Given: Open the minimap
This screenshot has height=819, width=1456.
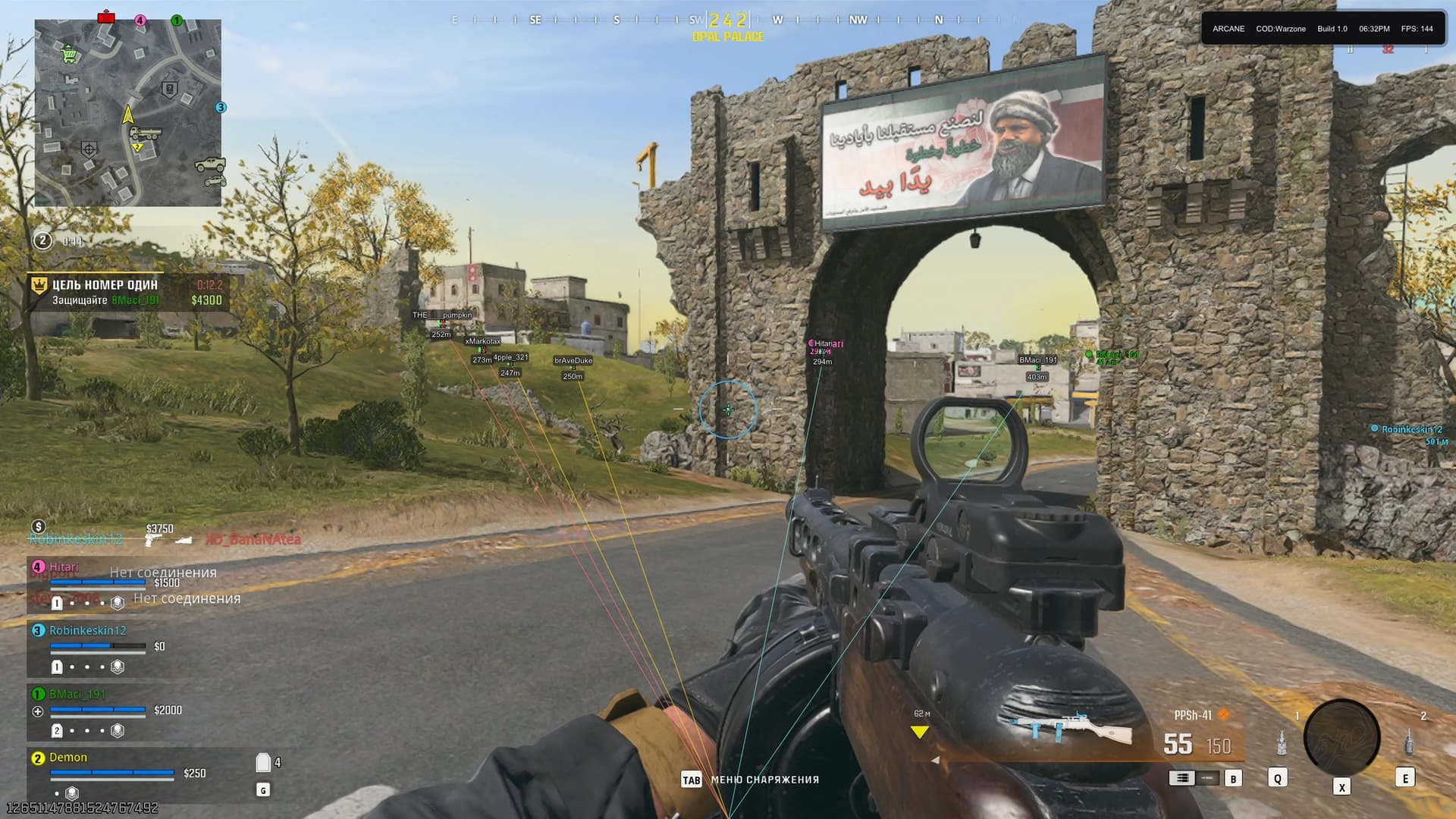Looking at the screenshot, I should (127, 112).
